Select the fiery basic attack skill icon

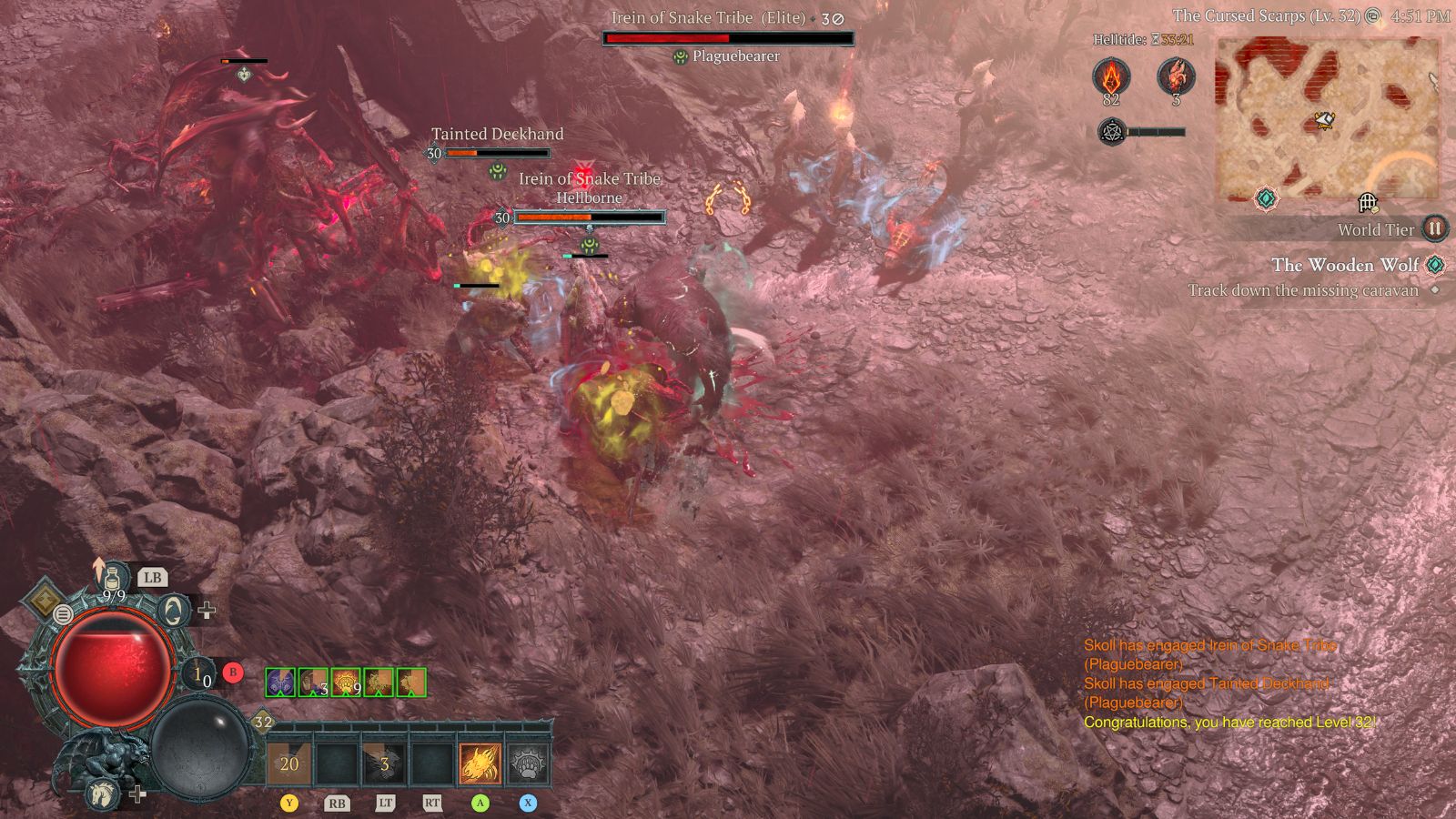[x=480, y=764]
